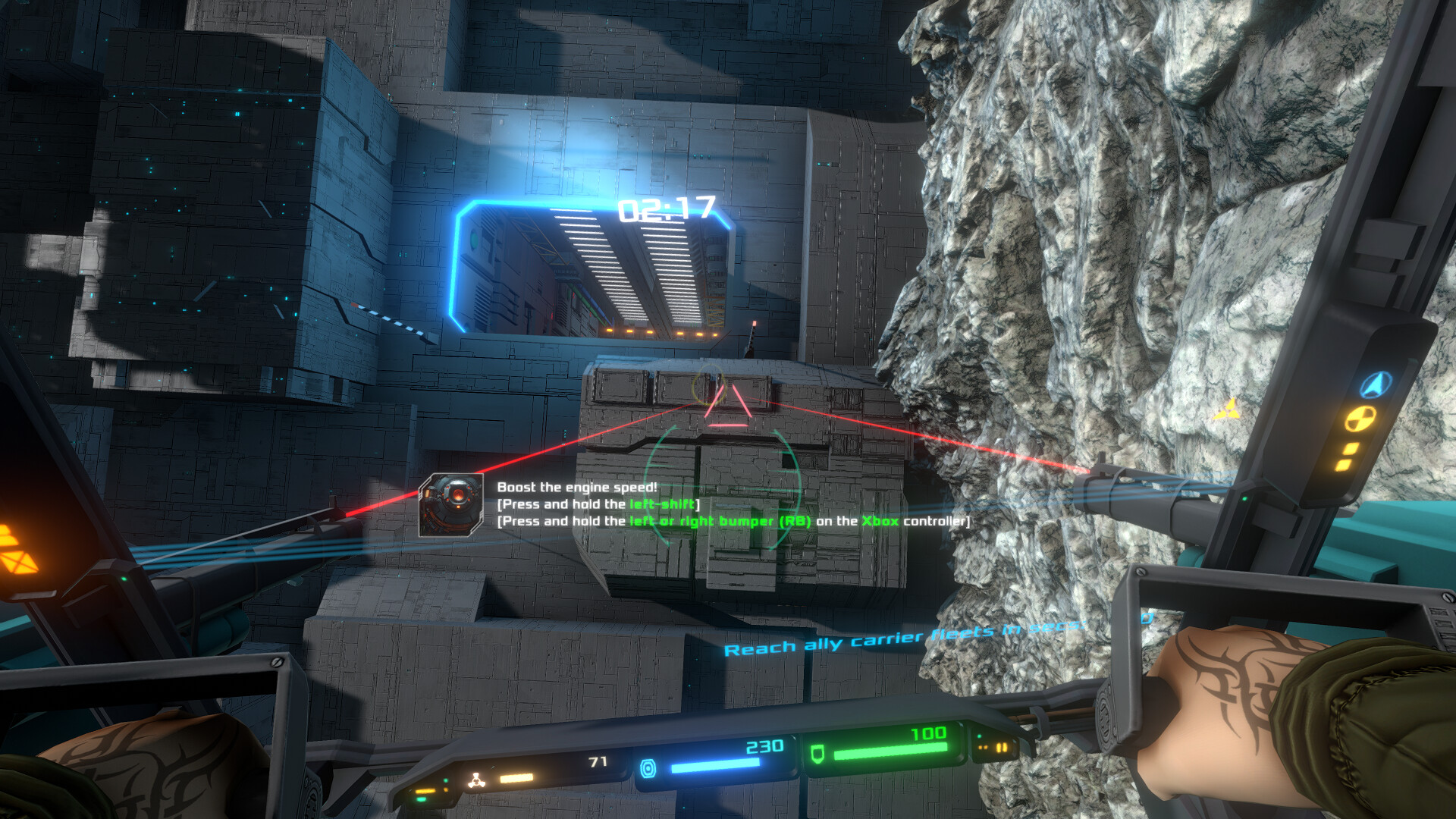Click the orange hazard icon on the left cockpit console
This screenshot has height=819, width=1456.
coord(20,562)
